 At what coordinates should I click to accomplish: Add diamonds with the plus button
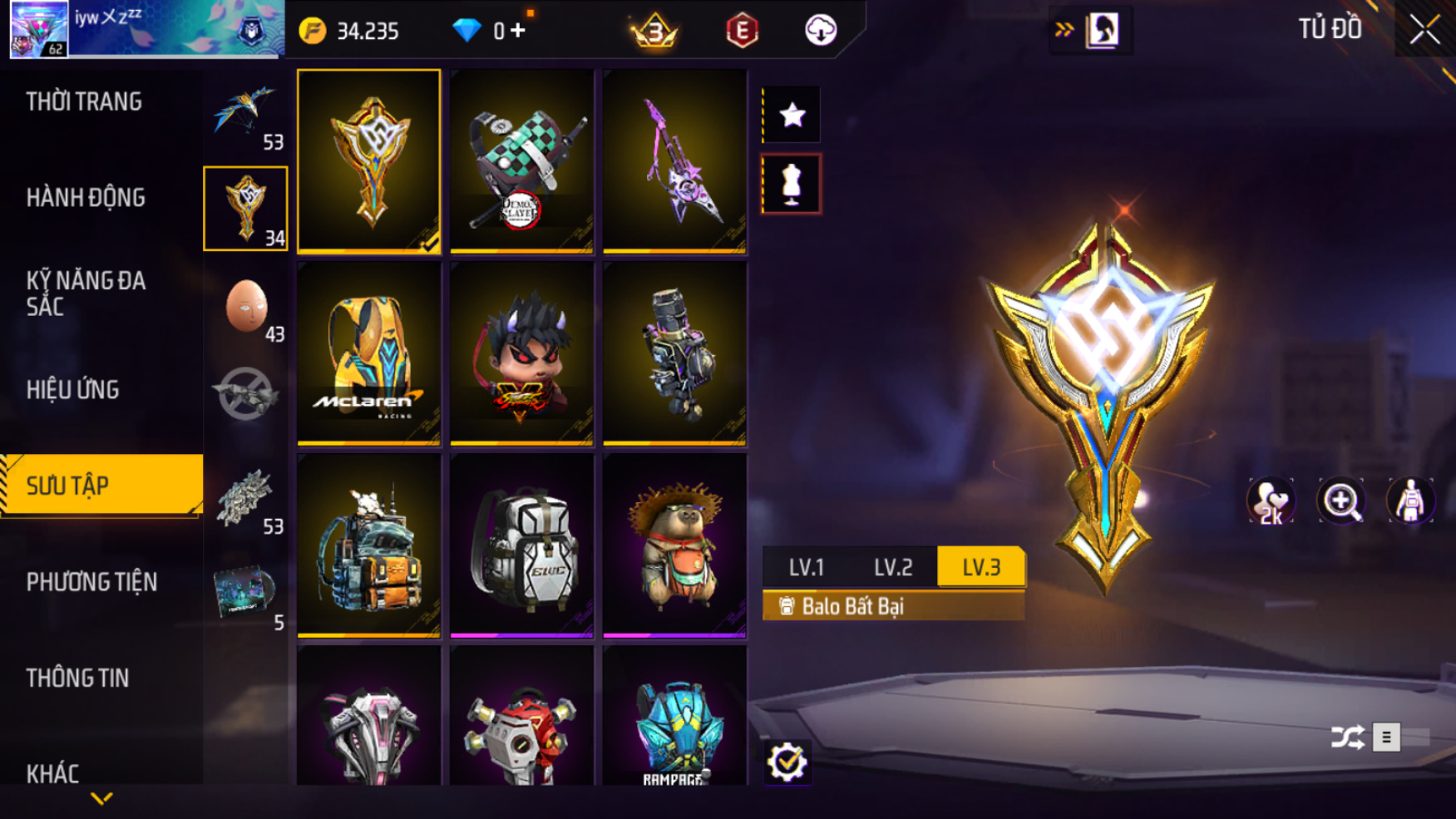(519, 31)
